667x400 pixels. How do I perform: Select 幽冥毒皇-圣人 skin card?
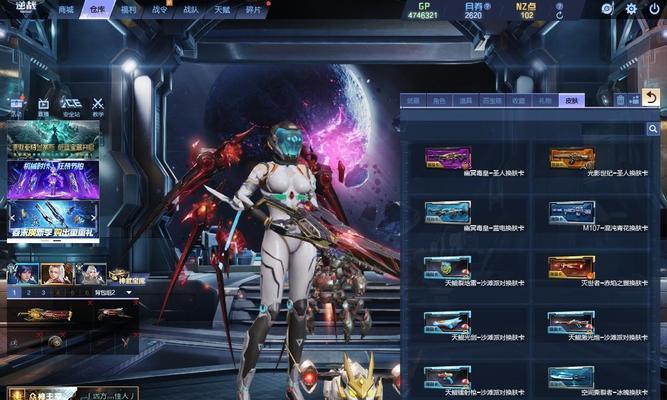tap(447, 158)
